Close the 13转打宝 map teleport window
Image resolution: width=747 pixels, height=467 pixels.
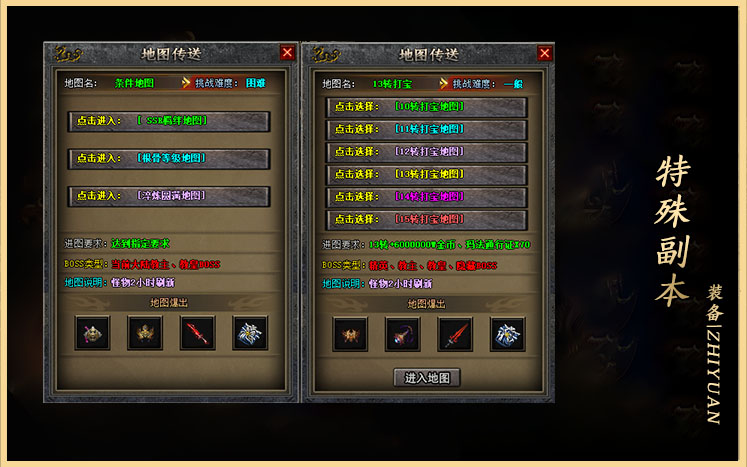pyautogui.click(x=545, y=53)
